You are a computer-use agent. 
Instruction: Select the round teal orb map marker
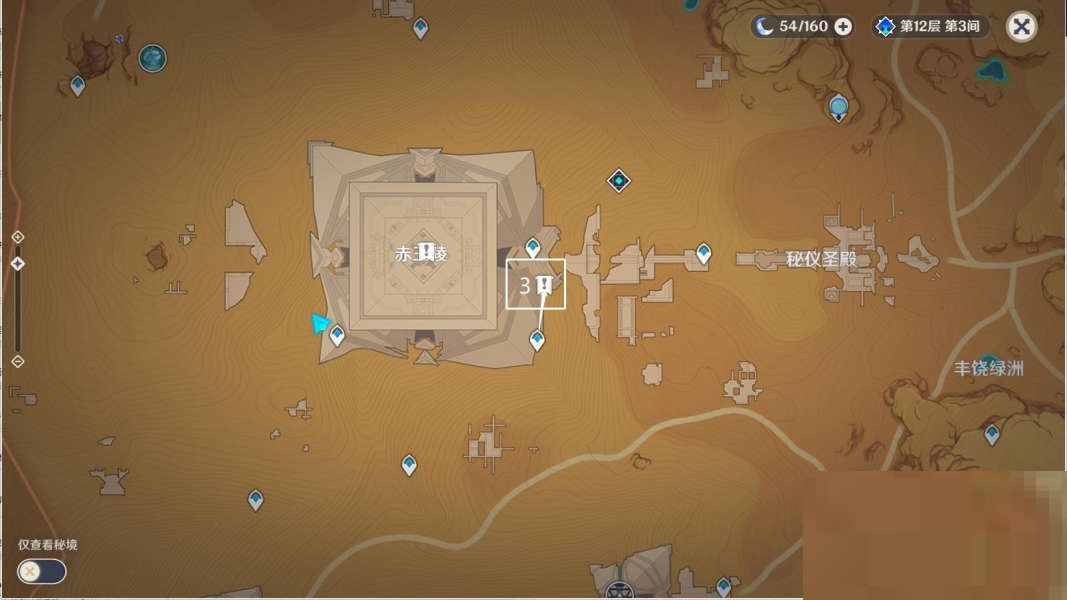tap(152, 58)
